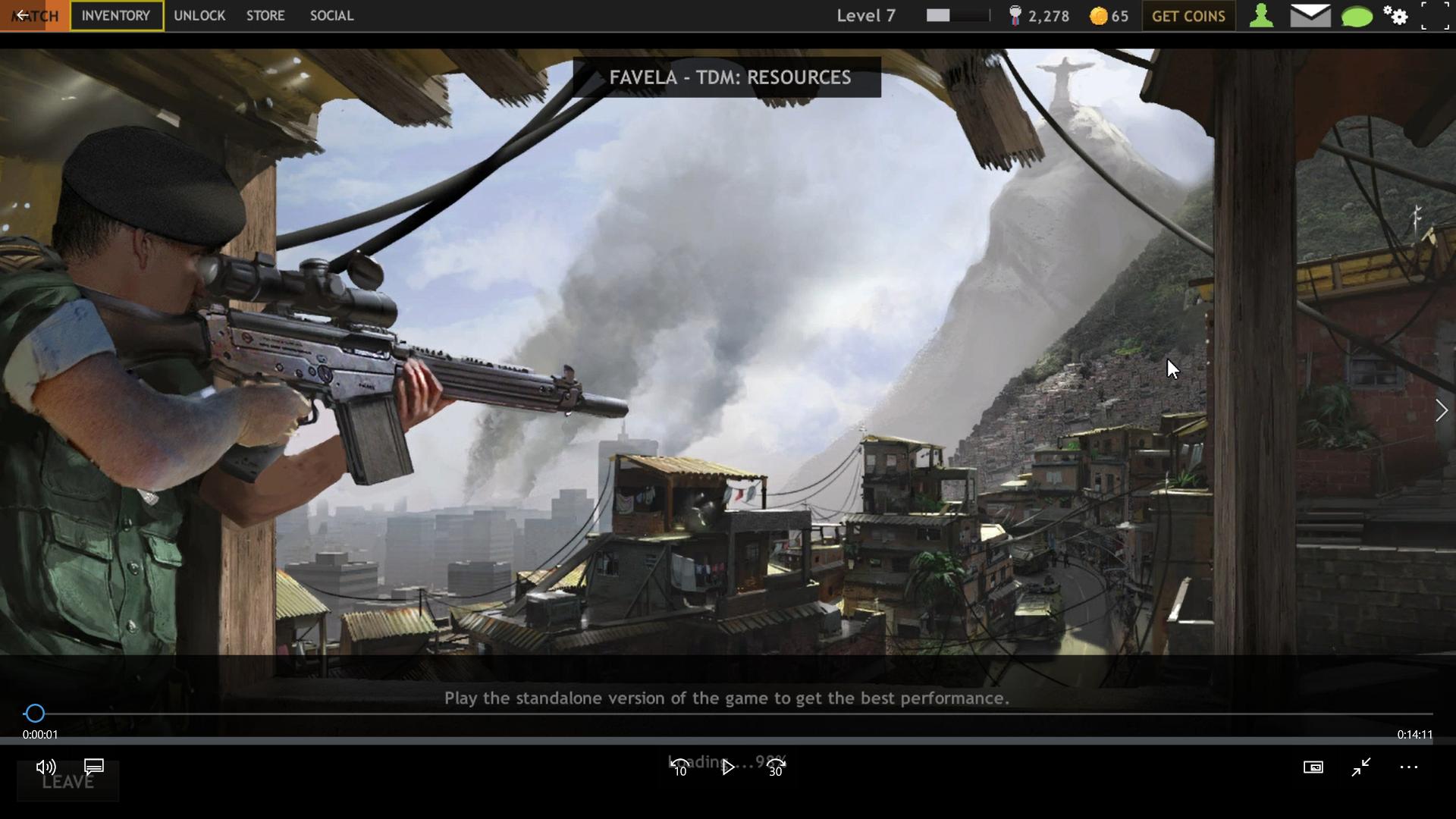This screenshot has height=819, width=1456.
Task: Open the green player profile icon
Action: 1261,16
